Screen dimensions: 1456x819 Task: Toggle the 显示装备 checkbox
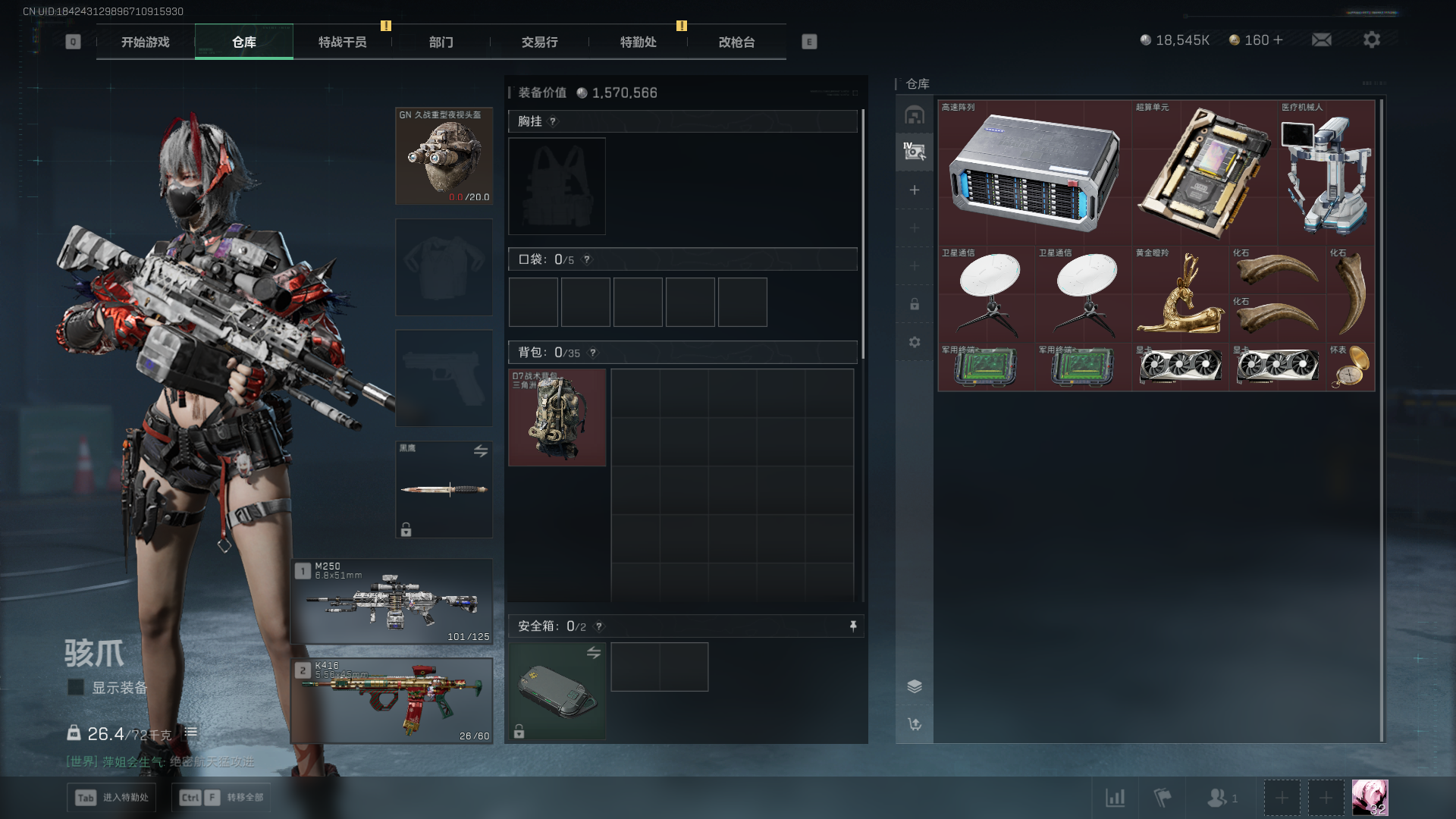point(76,687)
